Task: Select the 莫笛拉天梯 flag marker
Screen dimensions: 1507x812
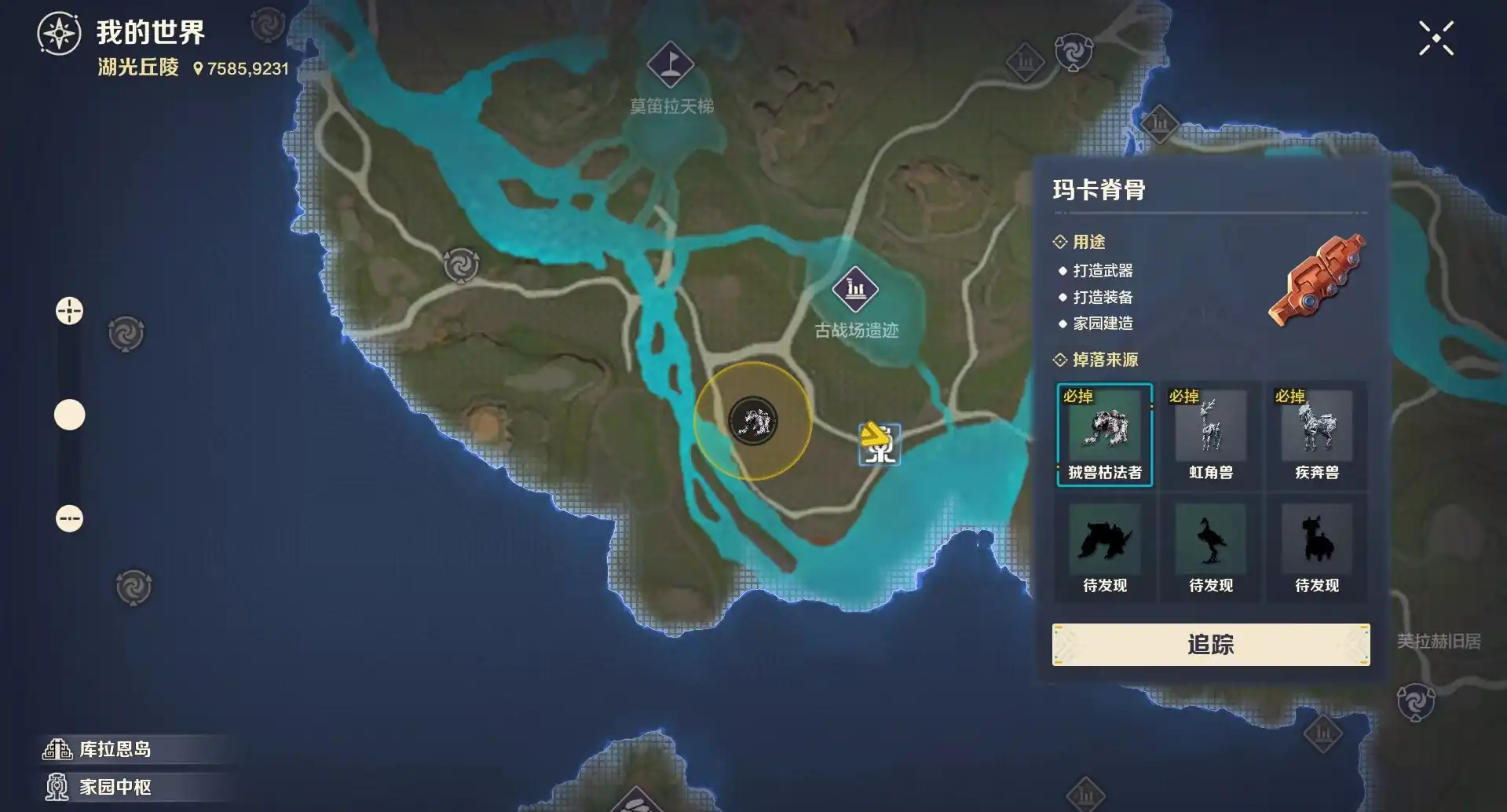Action: point(670,64)
